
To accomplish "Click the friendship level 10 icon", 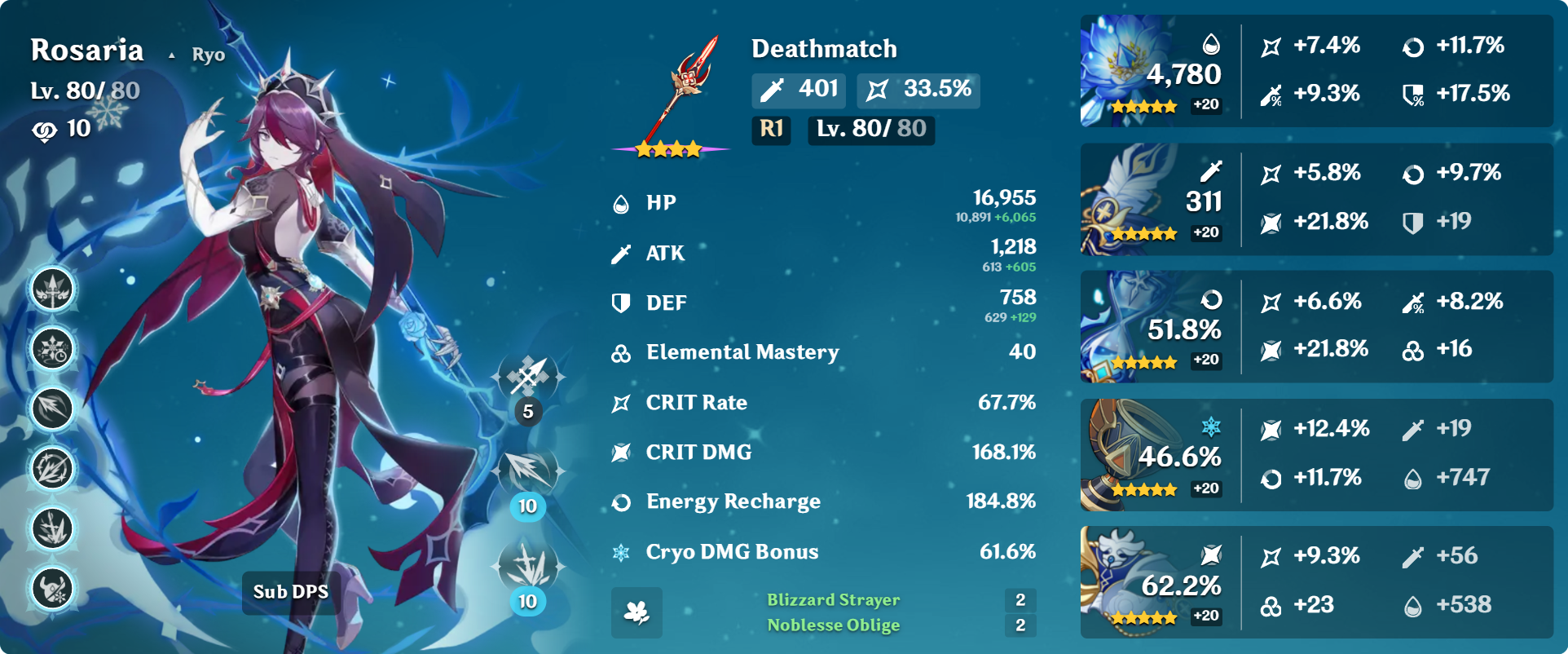I will (45, 130).
